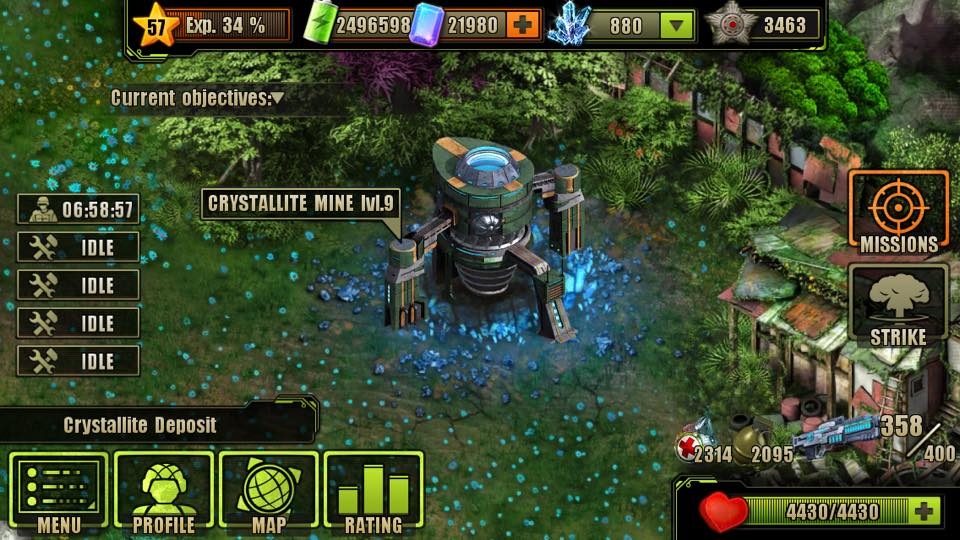Select the Crystallite Mine lvl.9 label

tap(303, 205)
